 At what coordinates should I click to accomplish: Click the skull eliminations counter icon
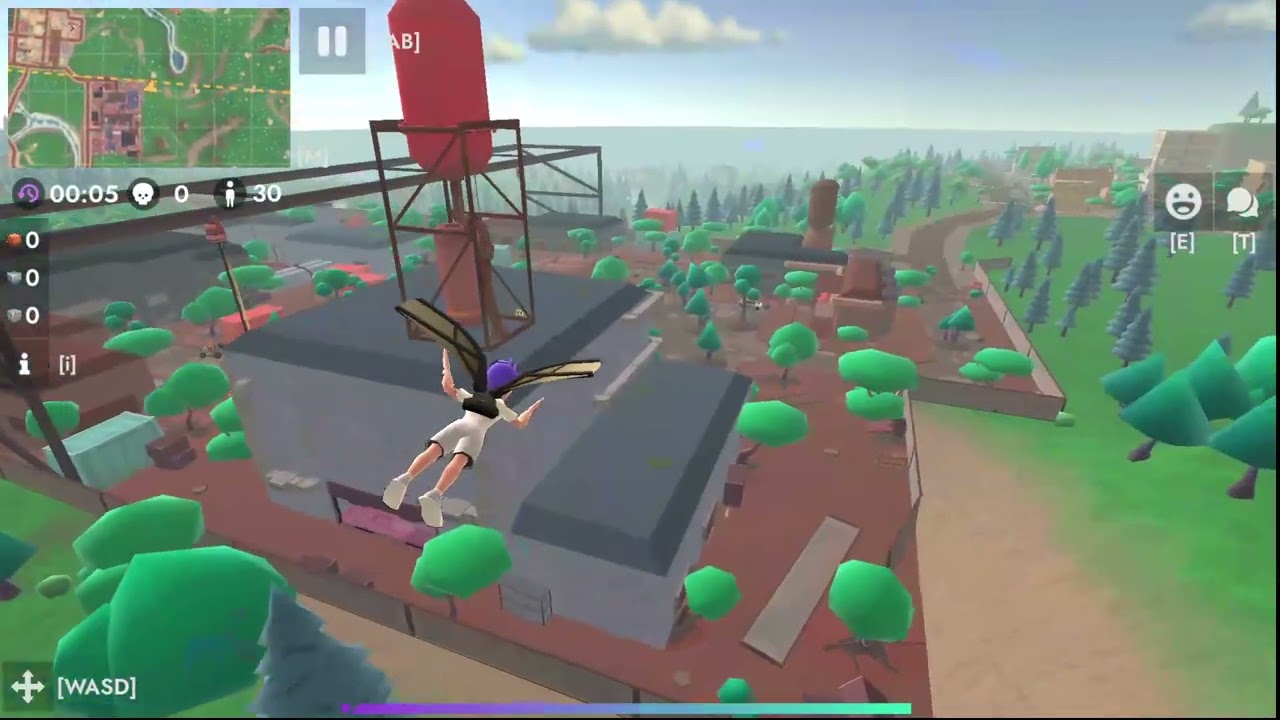pyautogui.click(x=142, y=194)
